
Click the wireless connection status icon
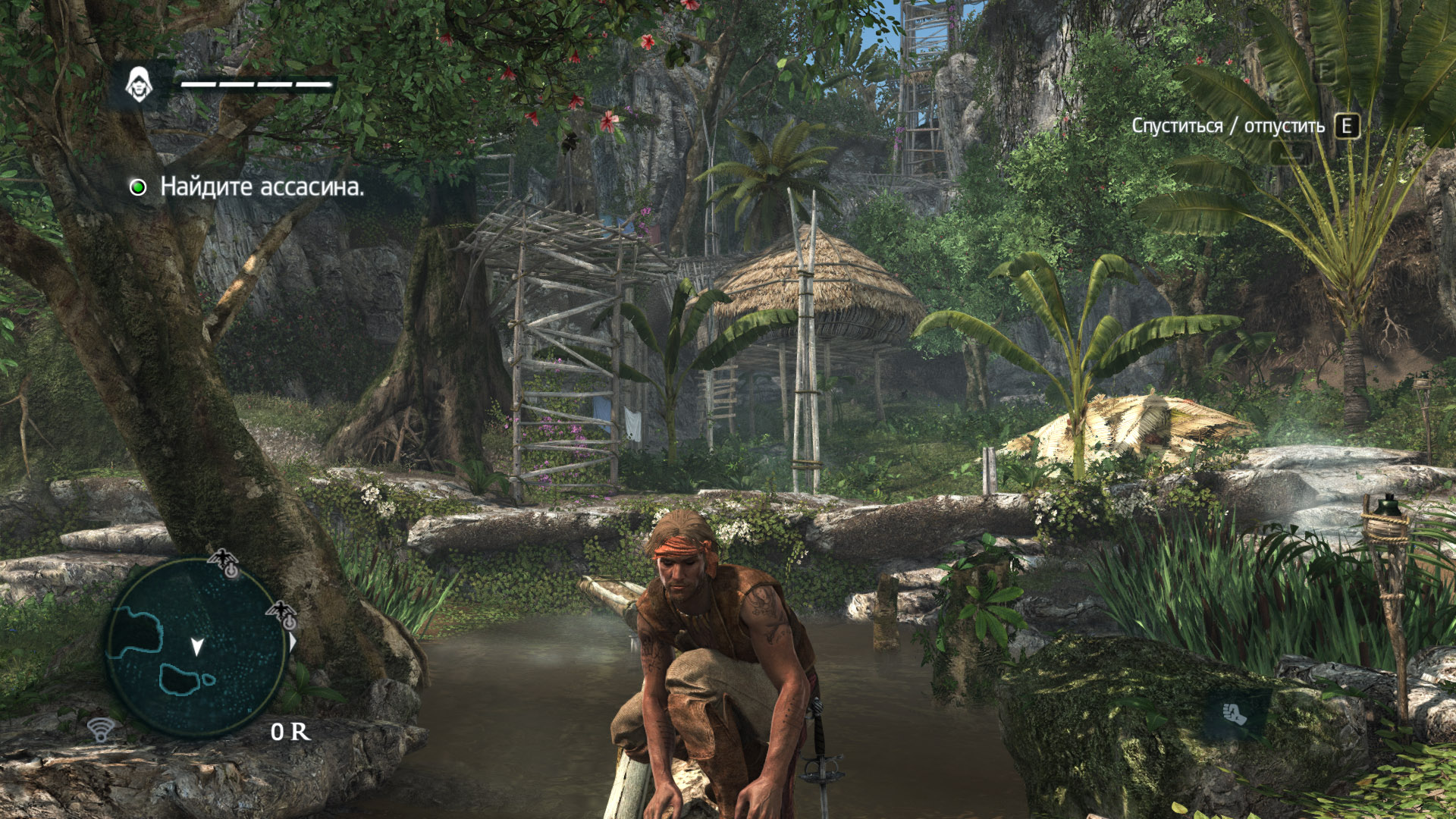(x=101, y=729)
